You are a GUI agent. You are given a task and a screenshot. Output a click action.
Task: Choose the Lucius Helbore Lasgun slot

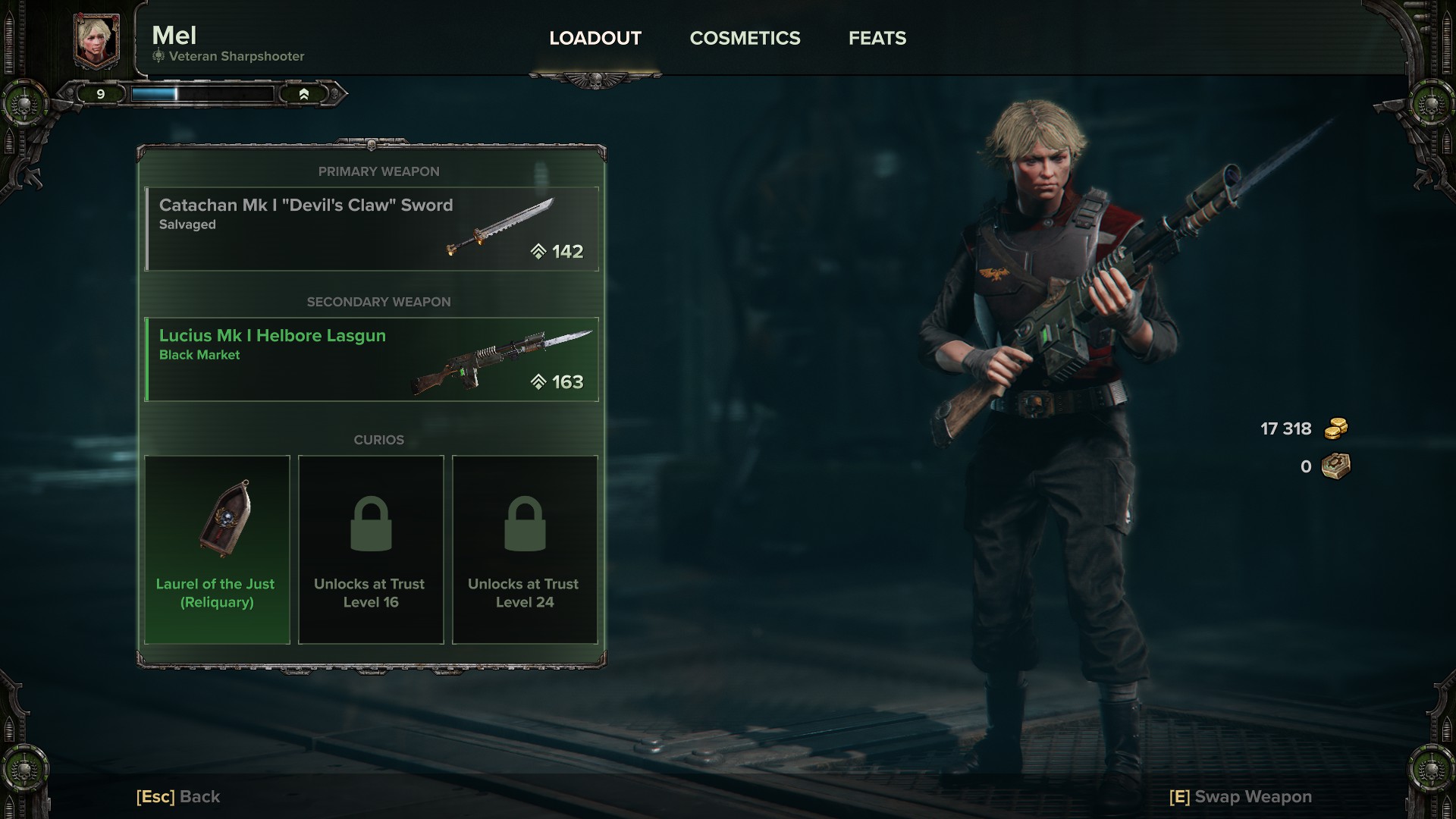pos(372,359)
